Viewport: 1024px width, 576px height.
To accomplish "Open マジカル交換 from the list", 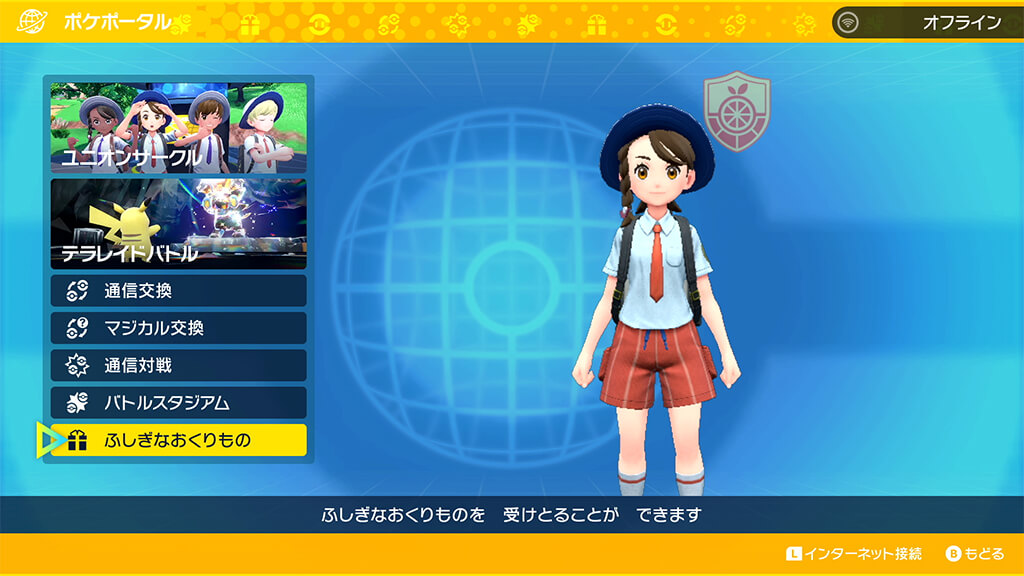I will [179, 328].
